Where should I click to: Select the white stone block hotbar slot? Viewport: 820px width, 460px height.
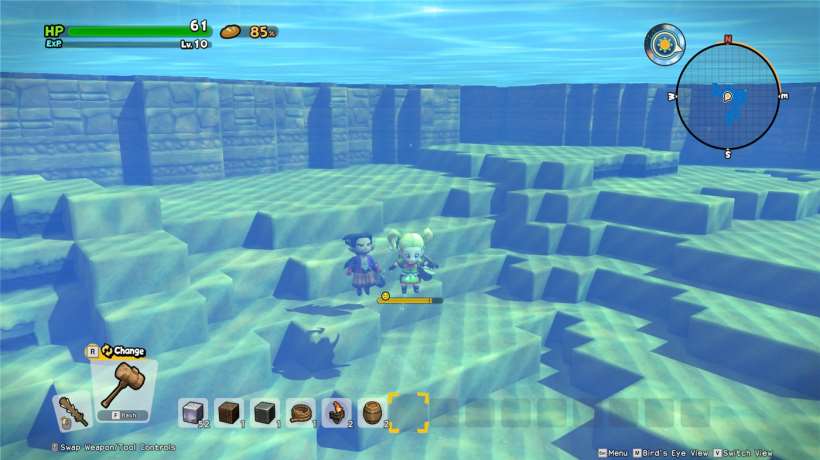193,411
